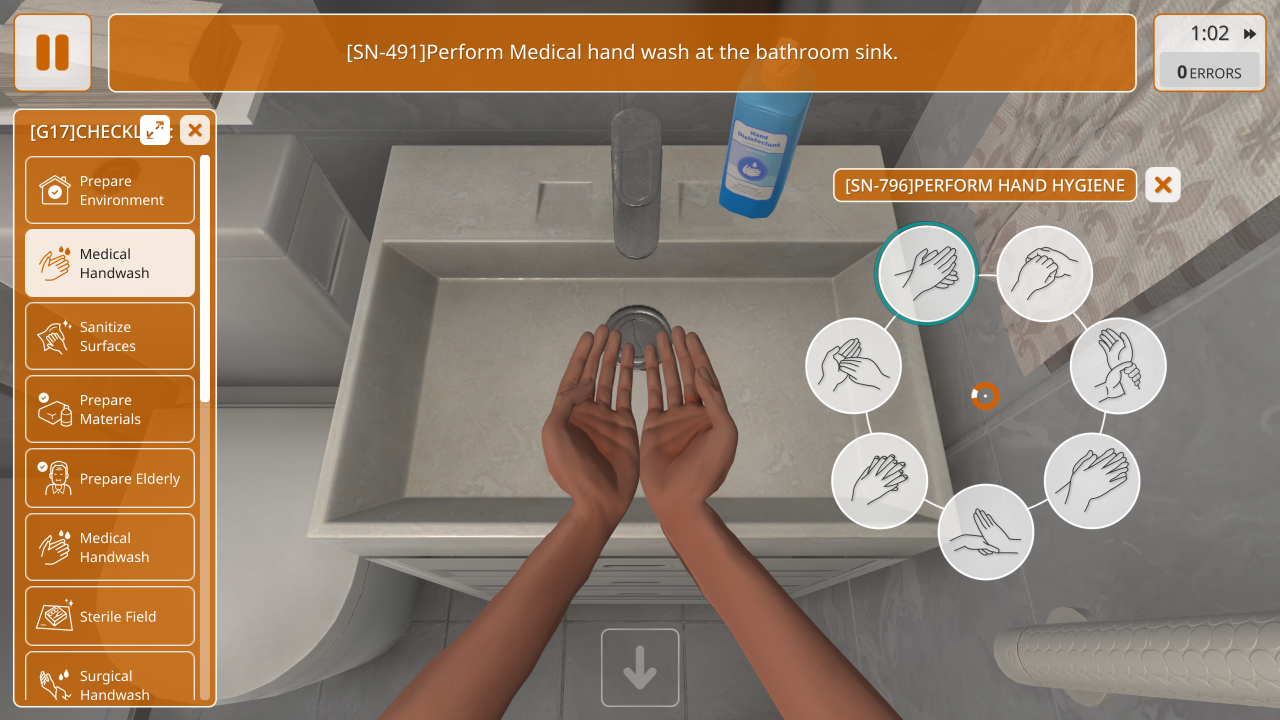Click the checklist's vertical scrollbar
This screenshot has height=720, width=1280.
coord(205,280)
